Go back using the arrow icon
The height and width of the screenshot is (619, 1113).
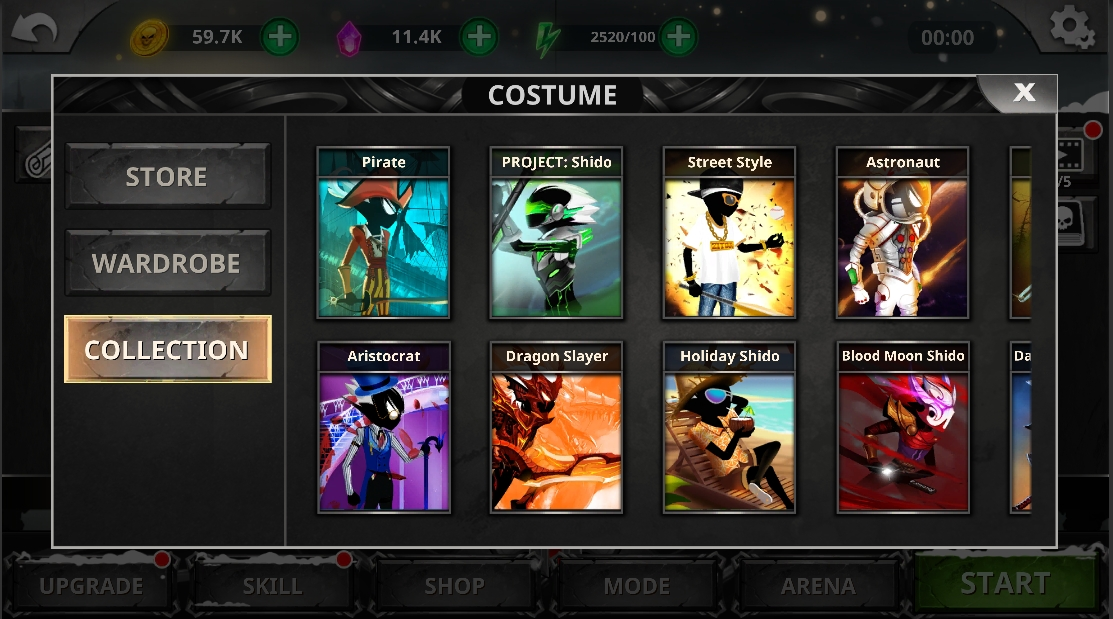pos(34,30)
